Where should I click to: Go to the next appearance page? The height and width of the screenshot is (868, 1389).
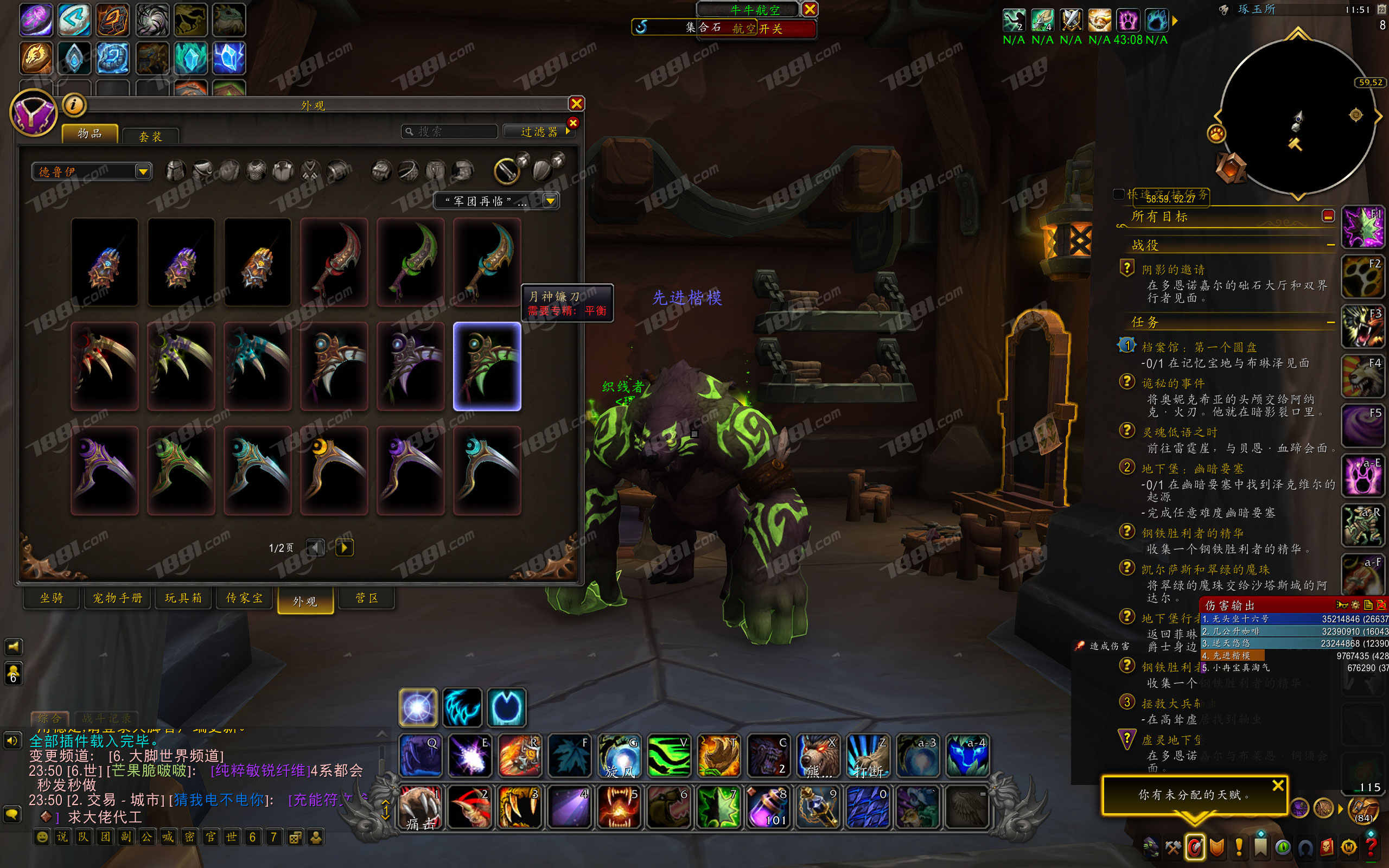click(x=344, y=547)
